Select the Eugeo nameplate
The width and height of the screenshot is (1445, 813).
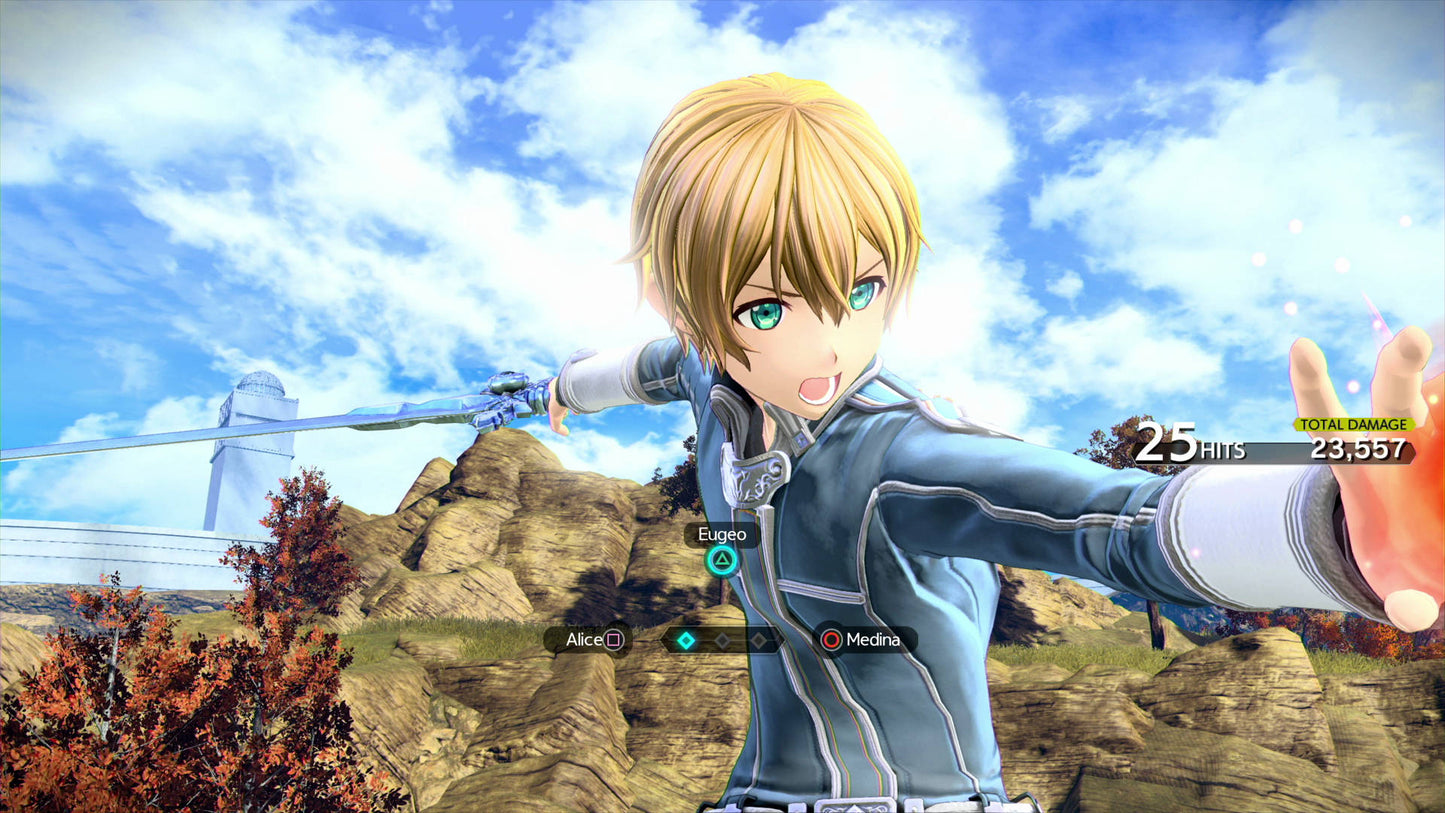[722, 535]
